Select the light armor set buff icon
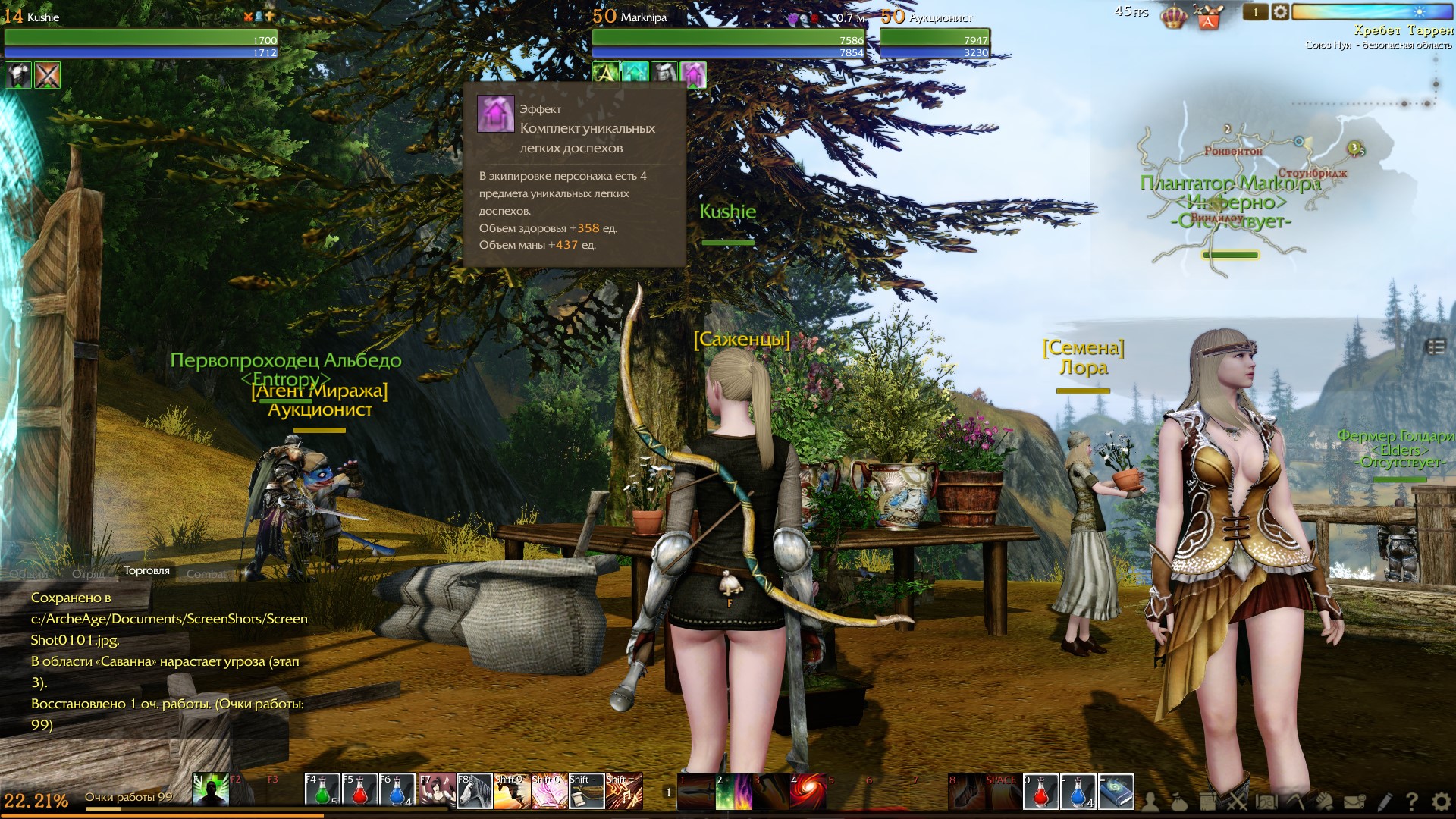The image size is (1456, 819). tap(693, 74)
